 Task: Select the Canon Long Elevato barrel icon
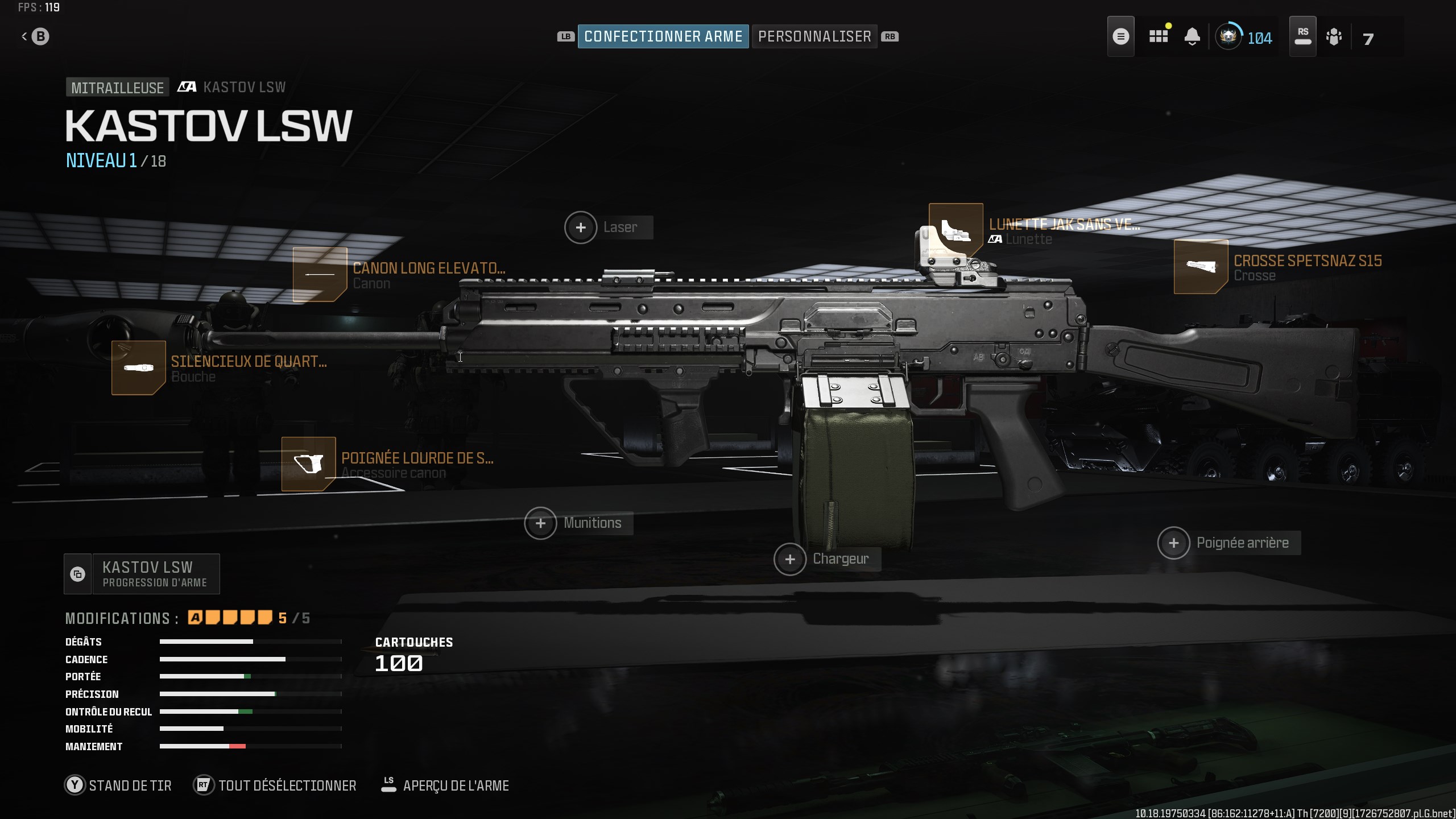[x=320, y=275]
